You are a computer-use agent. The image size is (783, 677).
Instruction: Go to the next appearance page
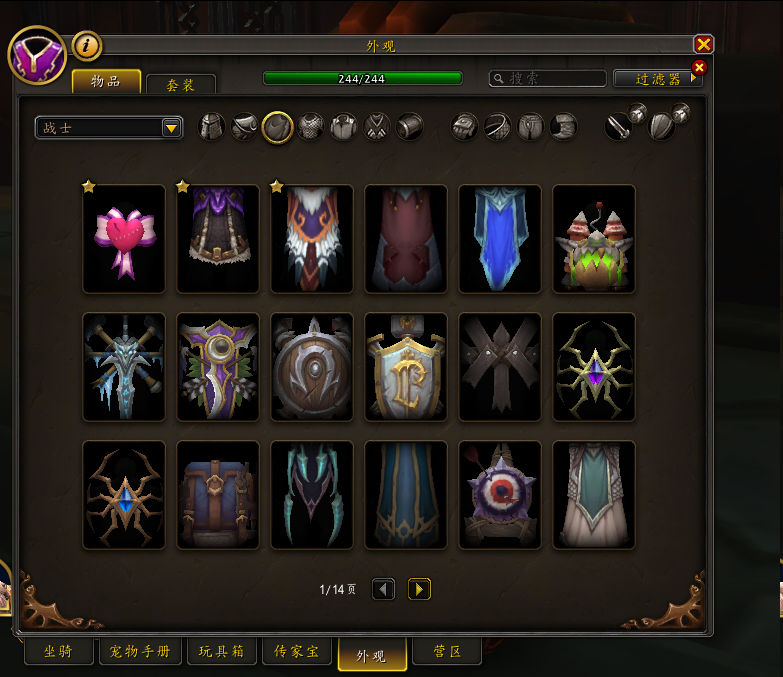click(420, 589)
